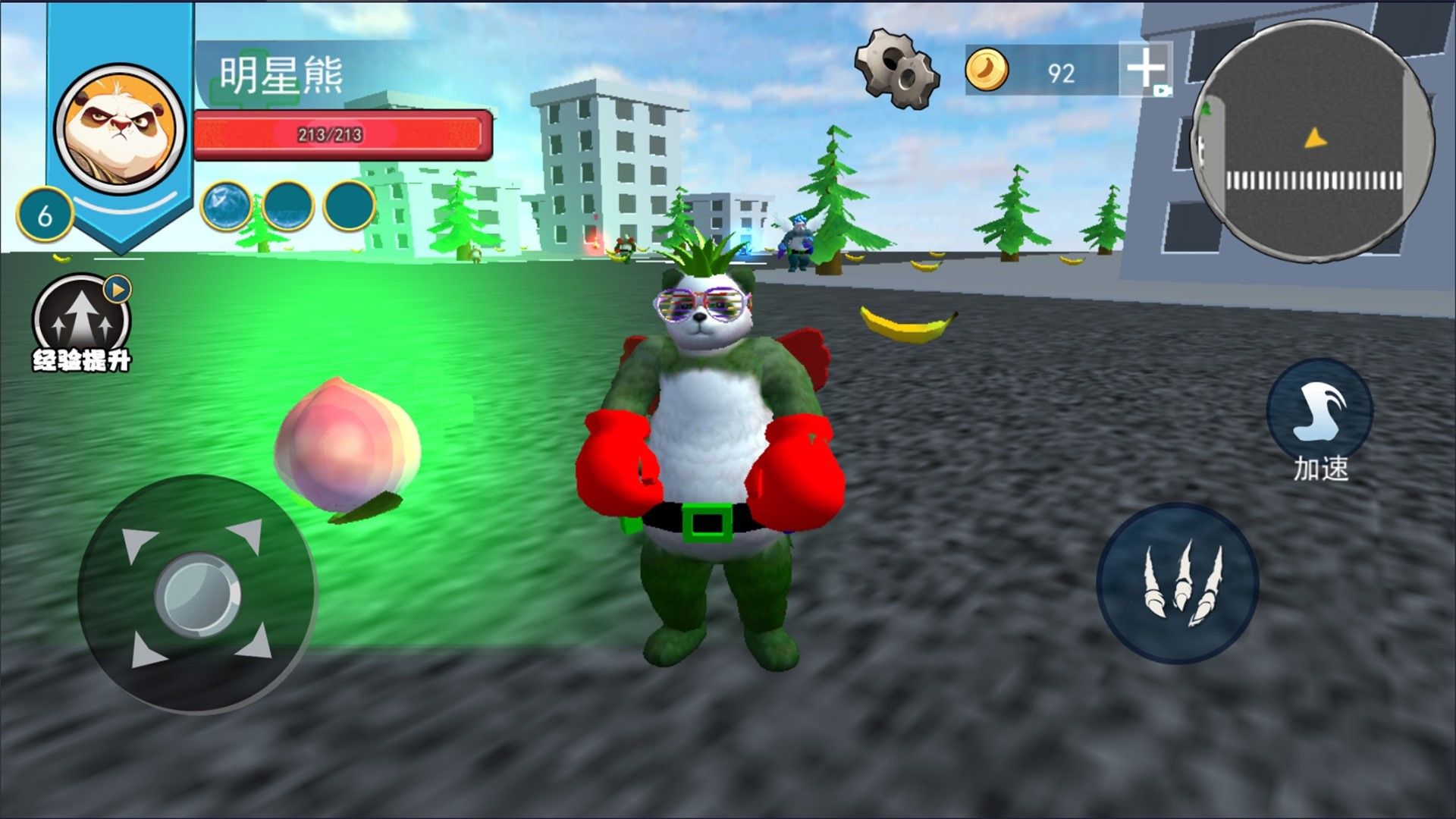The image size is (1456, 819).
Task: Tap the plus button to add coins
Action: click(1145, 69)
